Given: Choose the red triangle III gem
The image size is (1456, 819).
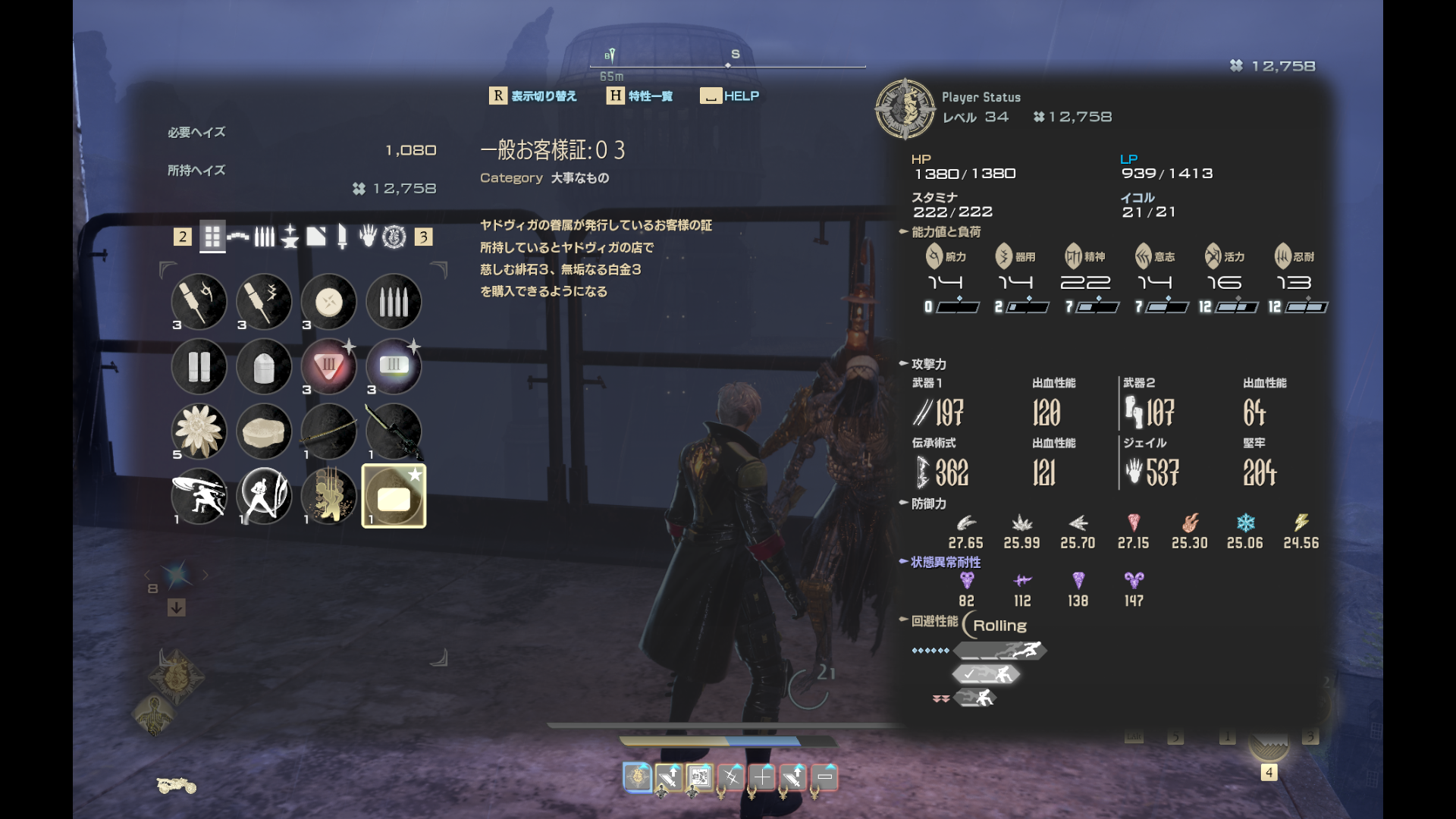Looking at the screenshot, I should (328, 367).
